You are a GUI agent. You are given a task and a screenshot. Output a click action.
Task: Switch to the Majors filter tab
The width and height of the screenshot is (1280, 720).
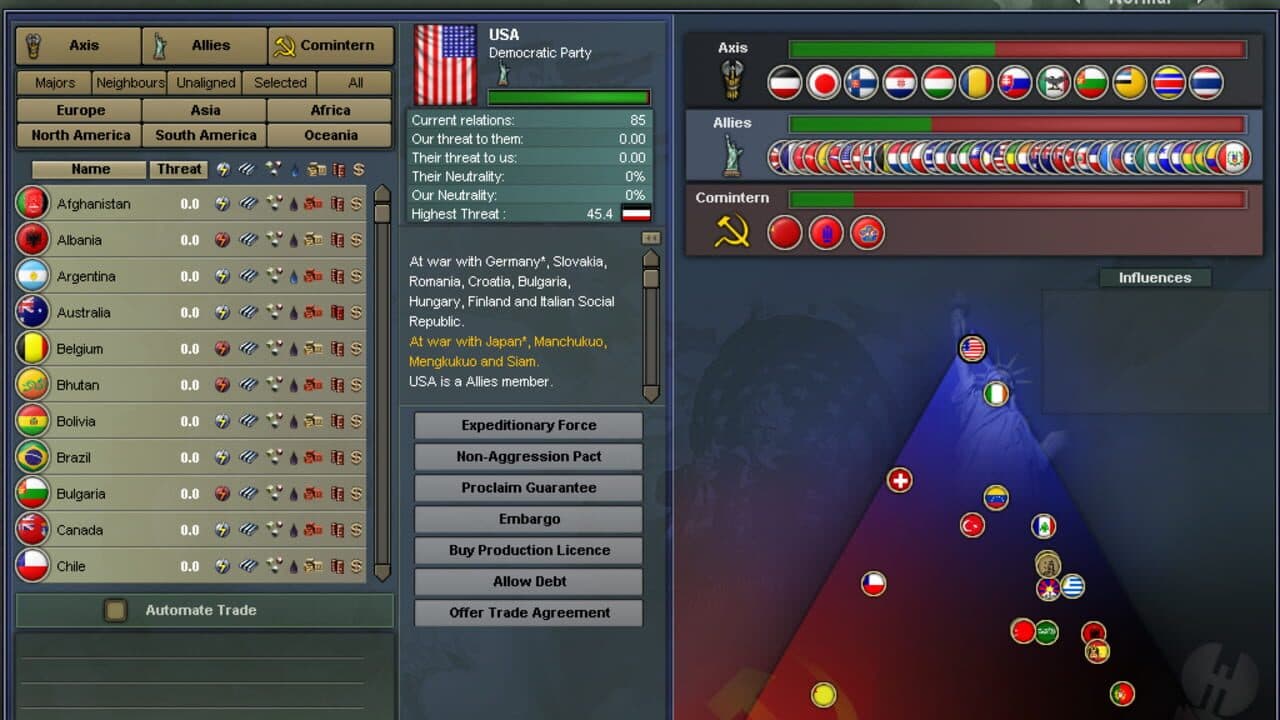pos(53,82)
